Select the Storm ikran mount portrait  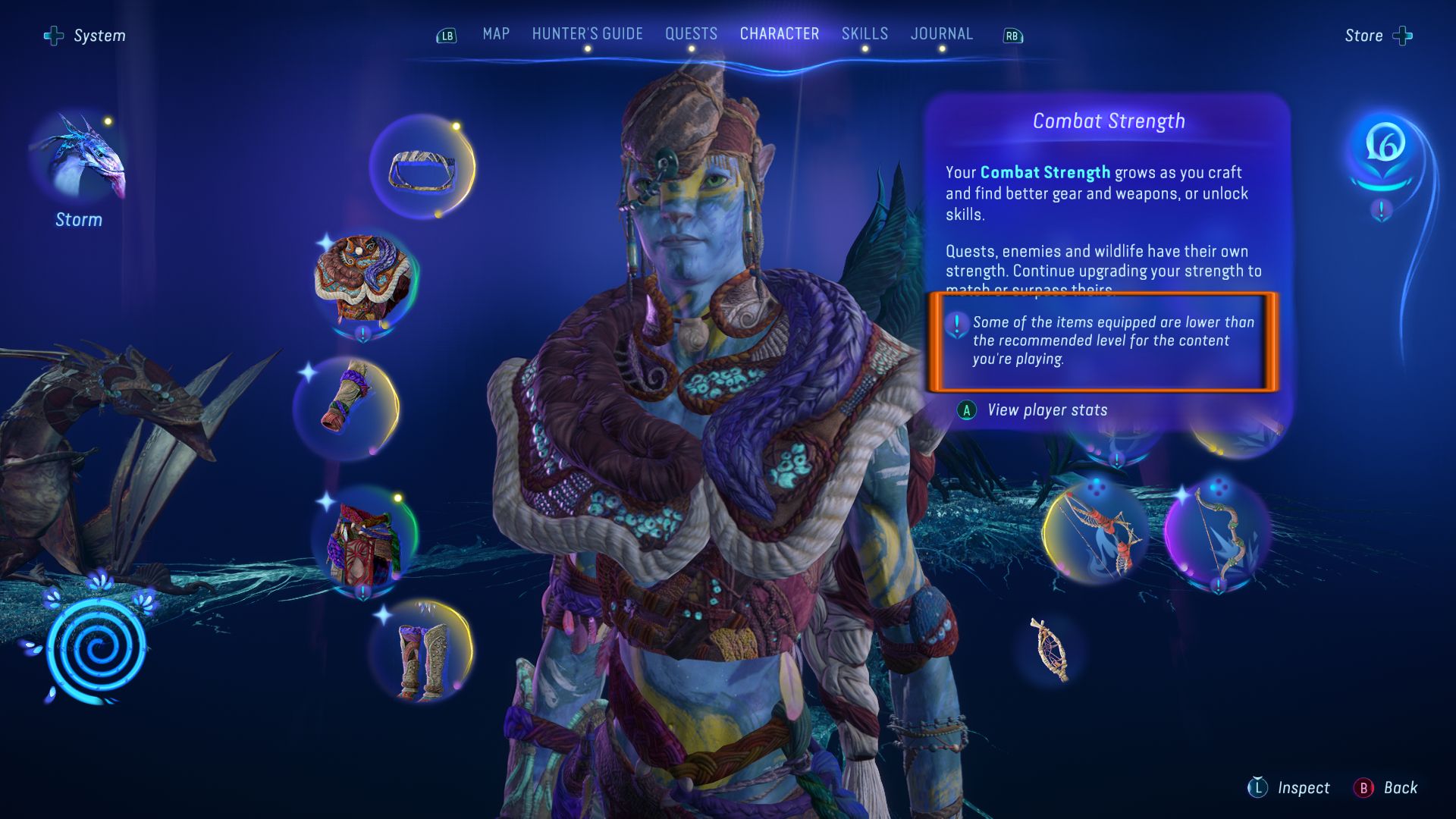point(79,159)
